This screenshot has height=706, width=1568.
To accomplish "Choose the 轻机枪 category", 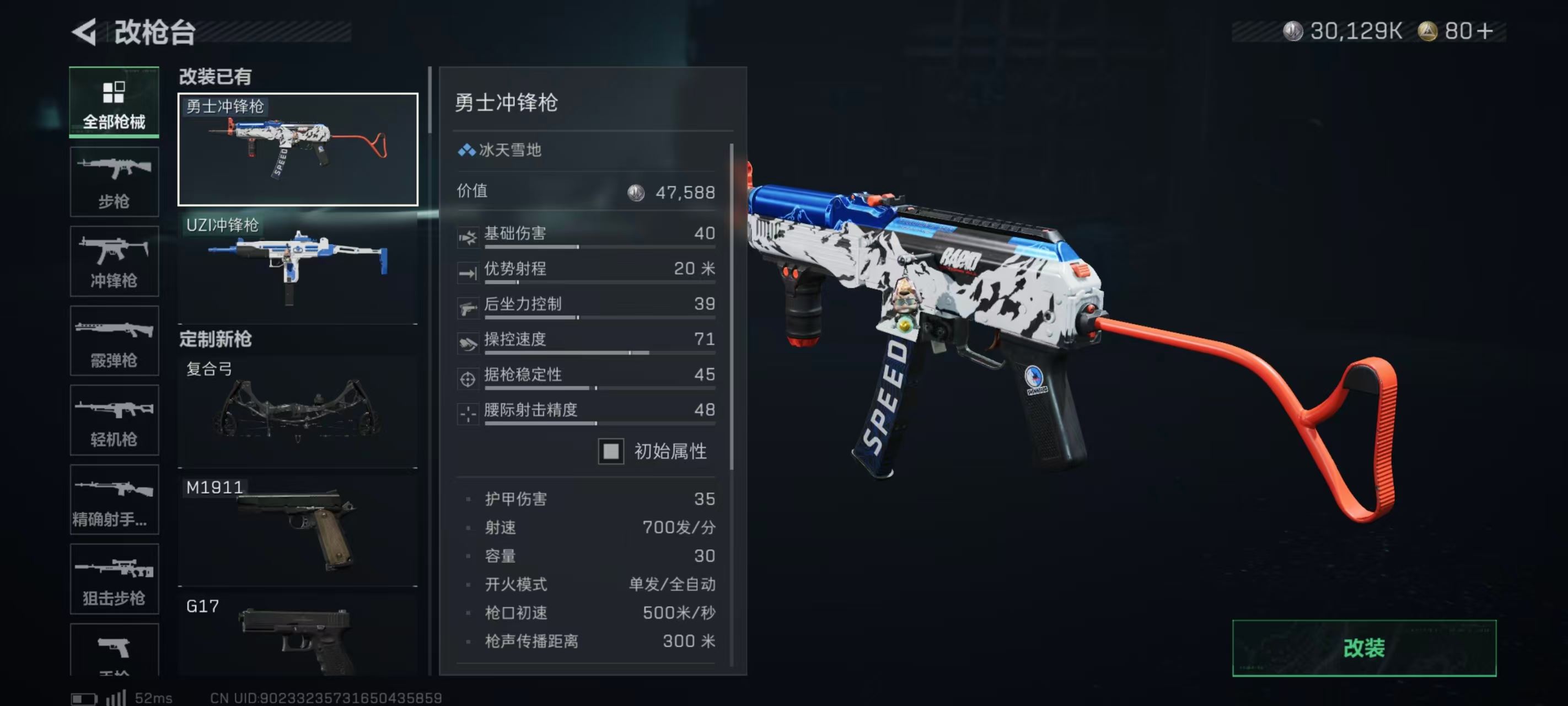I will coord(114,420).
